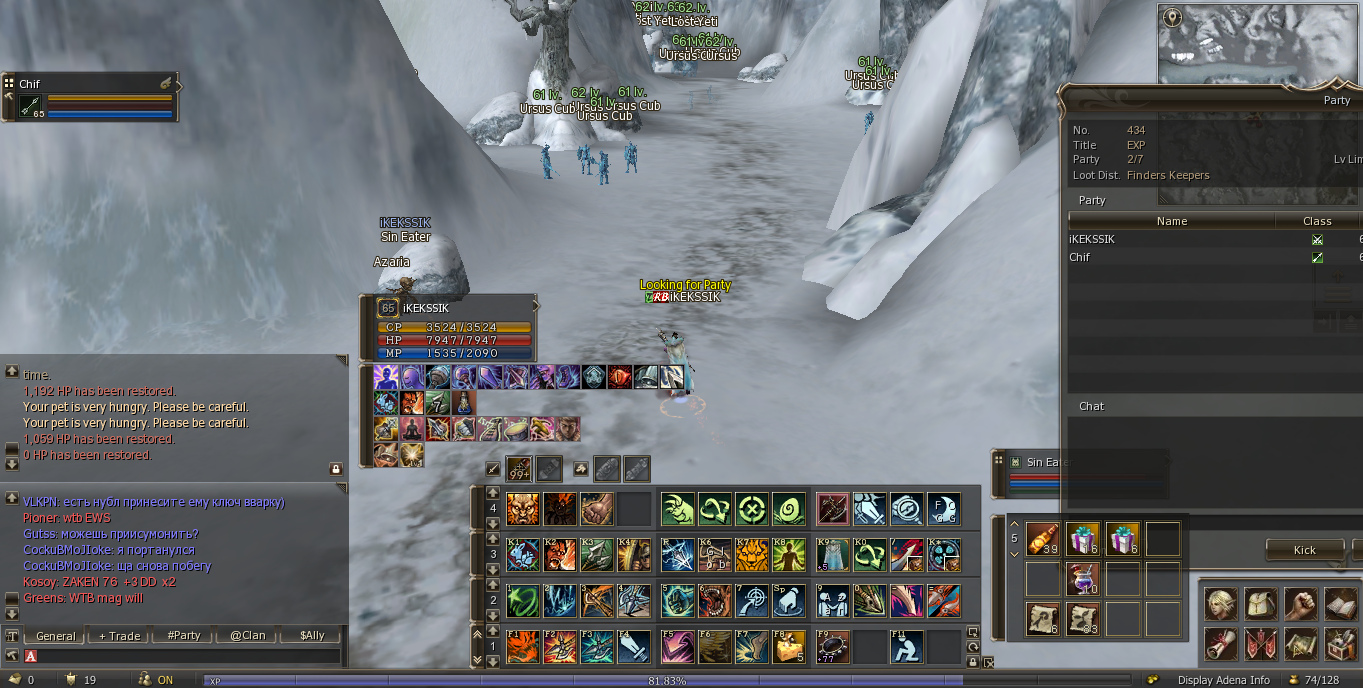Open the fist actions menu icon
This screenshot has width=1363, height=688.
(1299, 604)
